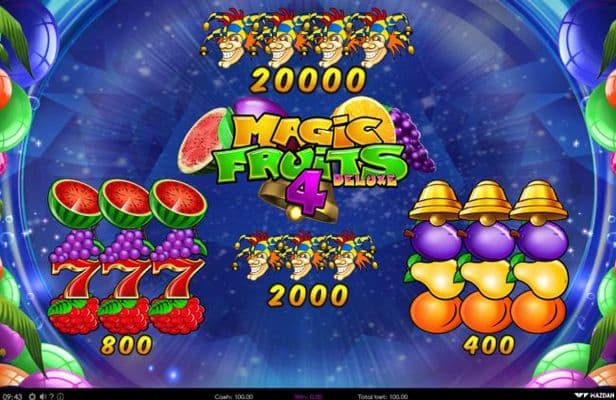Open help with the question mark icon
The image size is (616, 400).
click(51, 396)
